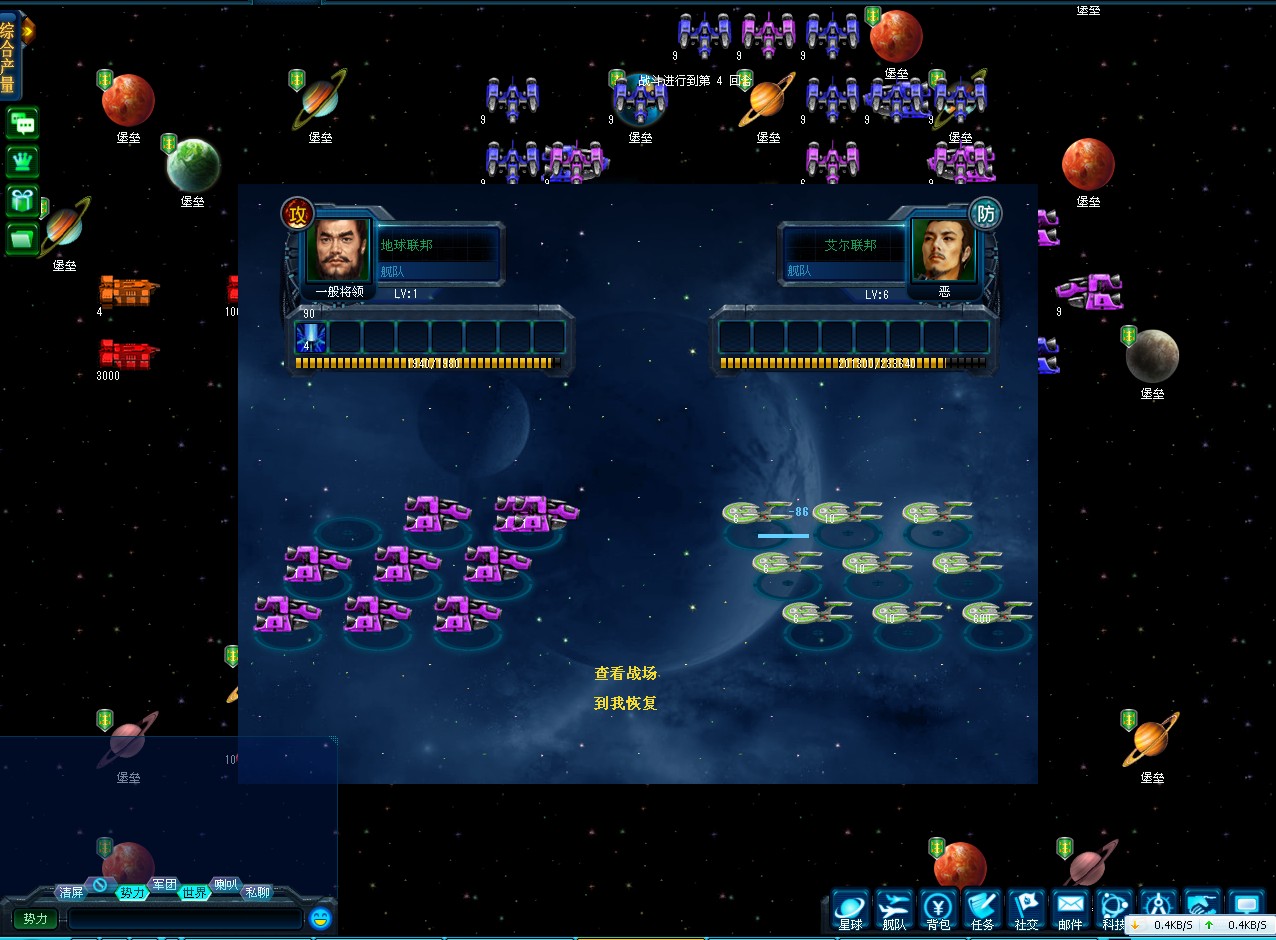Toggle the chat block circle-slash button
The height and width of the screenshot is (940, 1276).
pos(100,885)
